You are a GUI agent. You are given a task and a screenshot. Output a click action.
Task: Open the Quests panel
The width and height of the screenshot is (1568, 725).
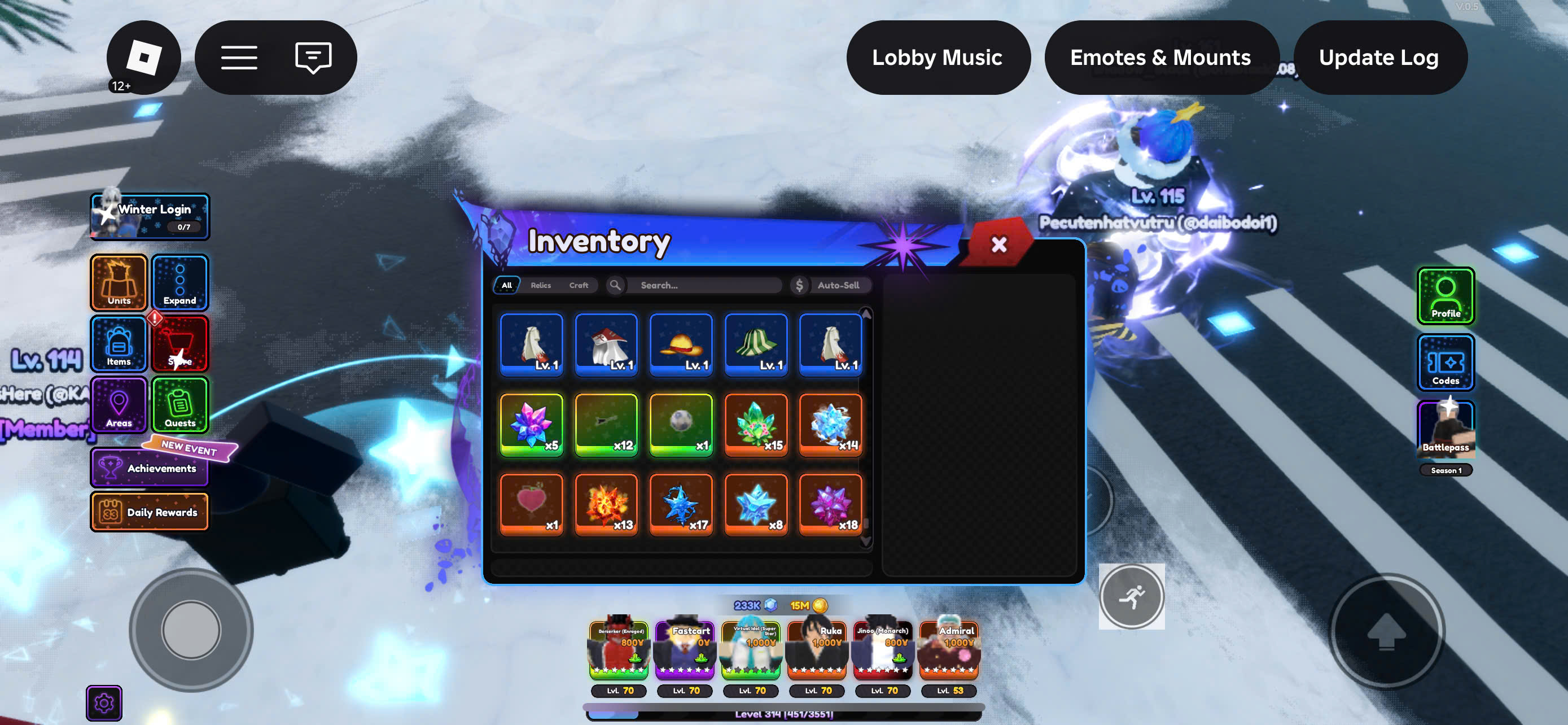point(180,404)
